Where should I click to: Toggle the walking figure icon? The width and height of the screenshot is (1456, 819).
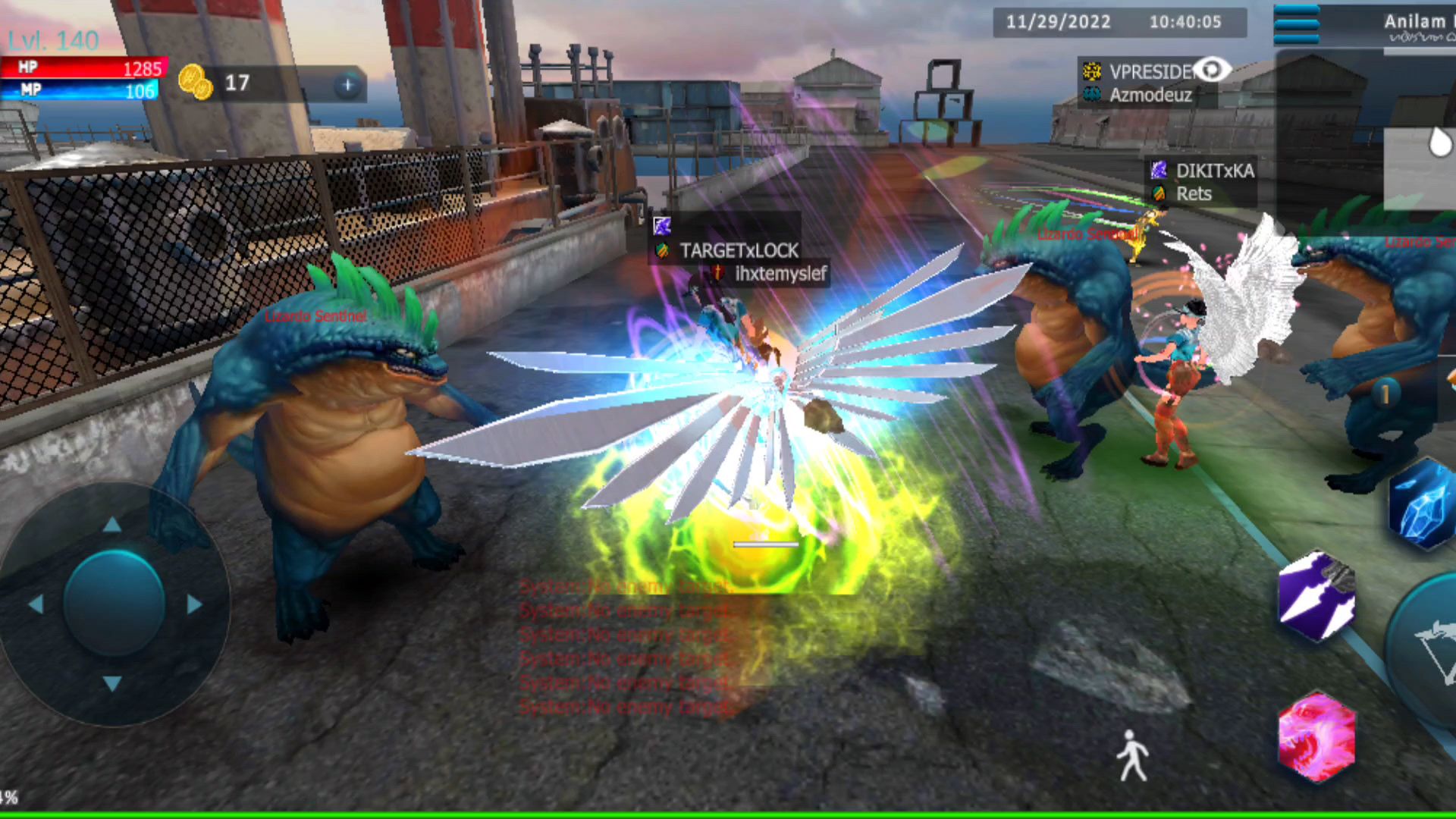[1132, 755]
